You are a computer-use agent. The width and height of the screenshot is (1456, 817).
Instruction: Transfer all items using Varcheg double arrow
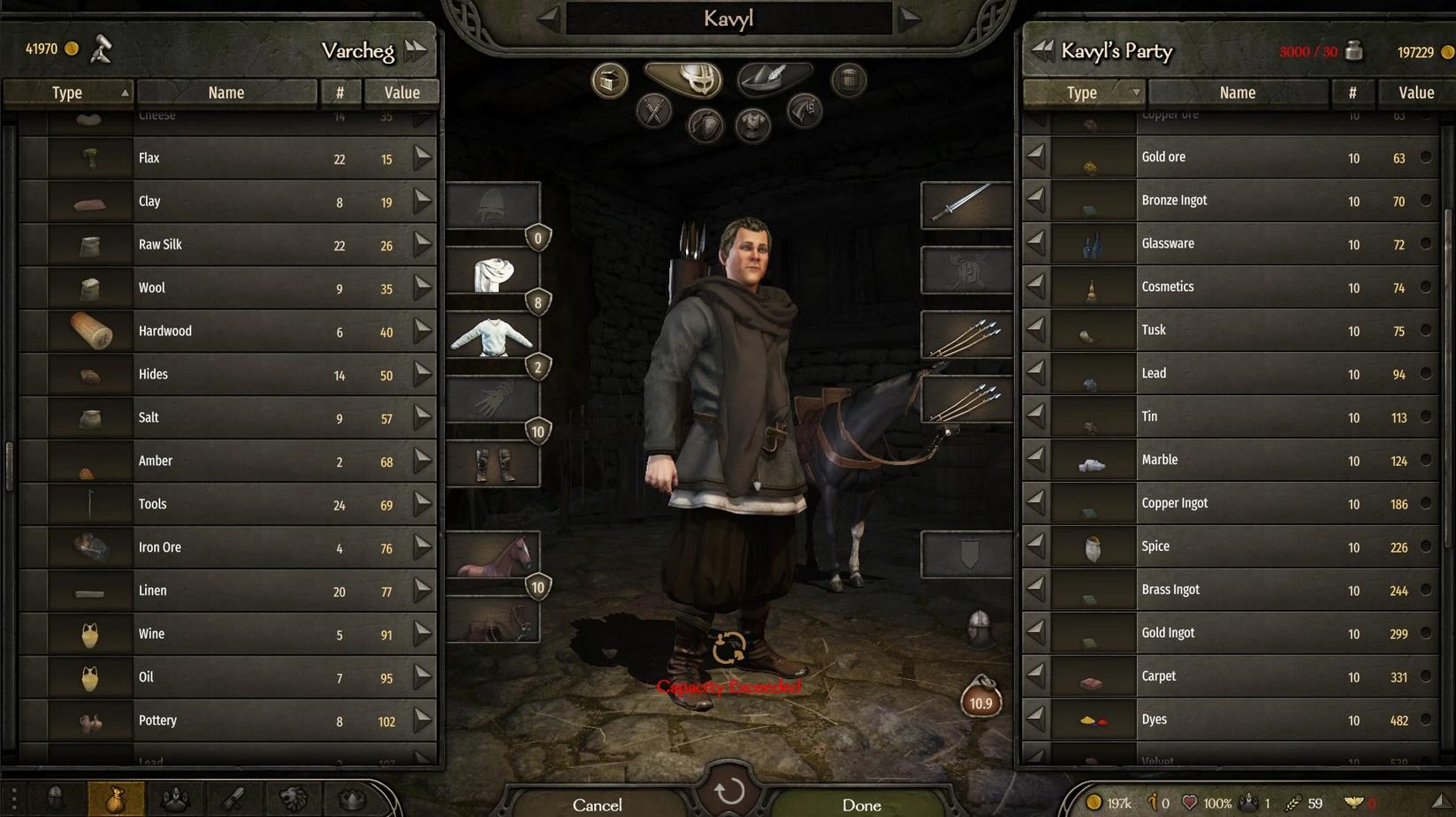click(x=415, y=50)
